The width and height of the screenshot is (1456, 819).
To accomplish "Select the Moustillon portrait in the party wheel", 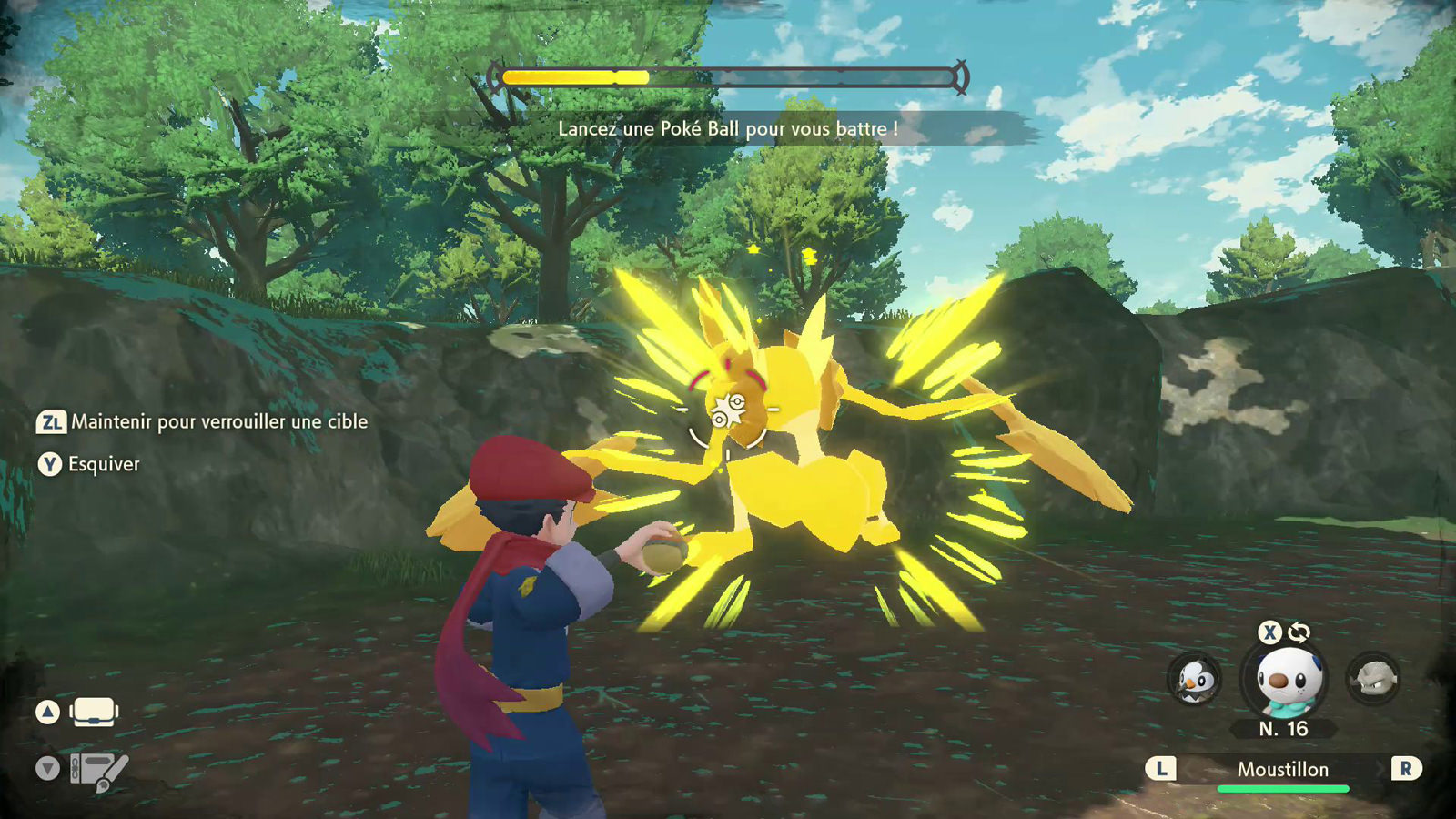I will [x=1284, y=680].
